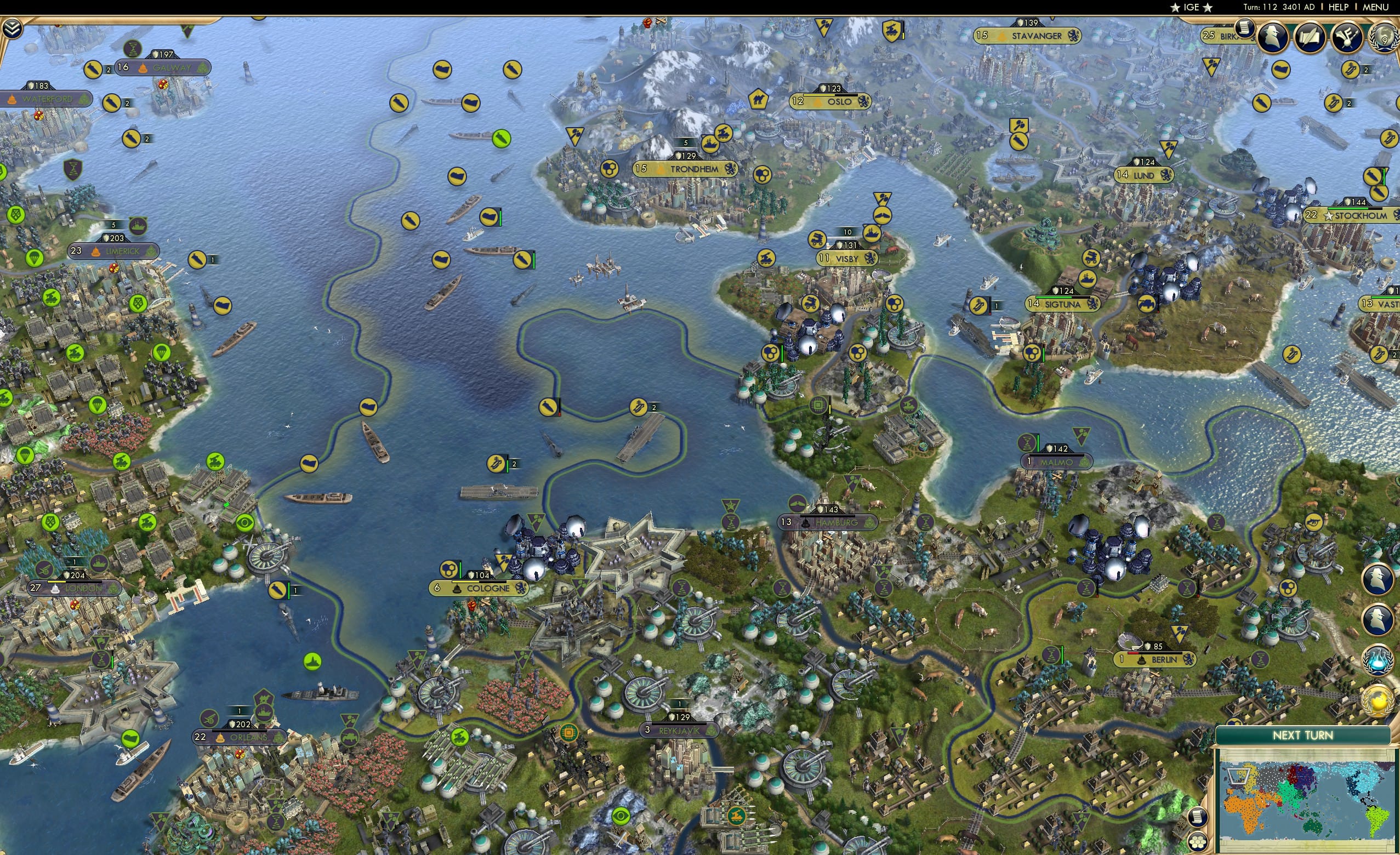This screenshot has height=855, width=1400.
Task: Click the scroll icon below the minimap
Action: click(1199, 818)
